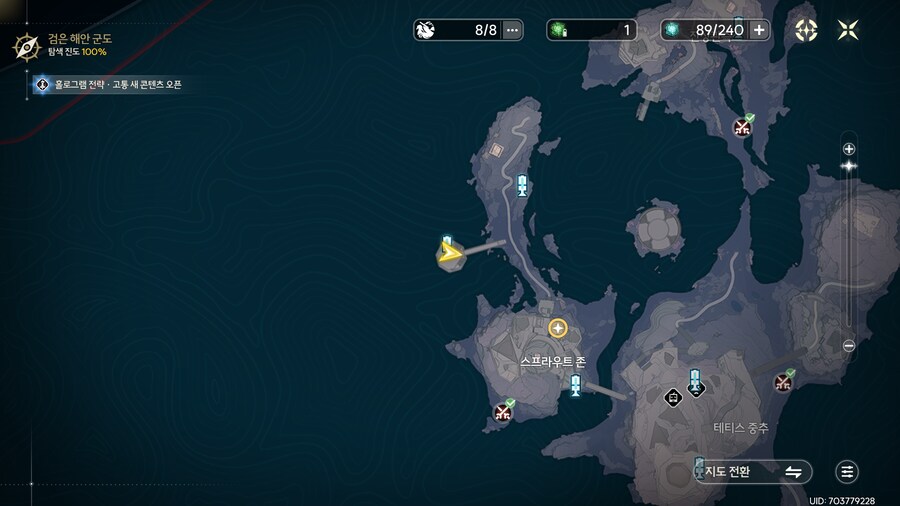
Task: Select the teleport beacon on the northern peninsula
Action: (522, 185)
